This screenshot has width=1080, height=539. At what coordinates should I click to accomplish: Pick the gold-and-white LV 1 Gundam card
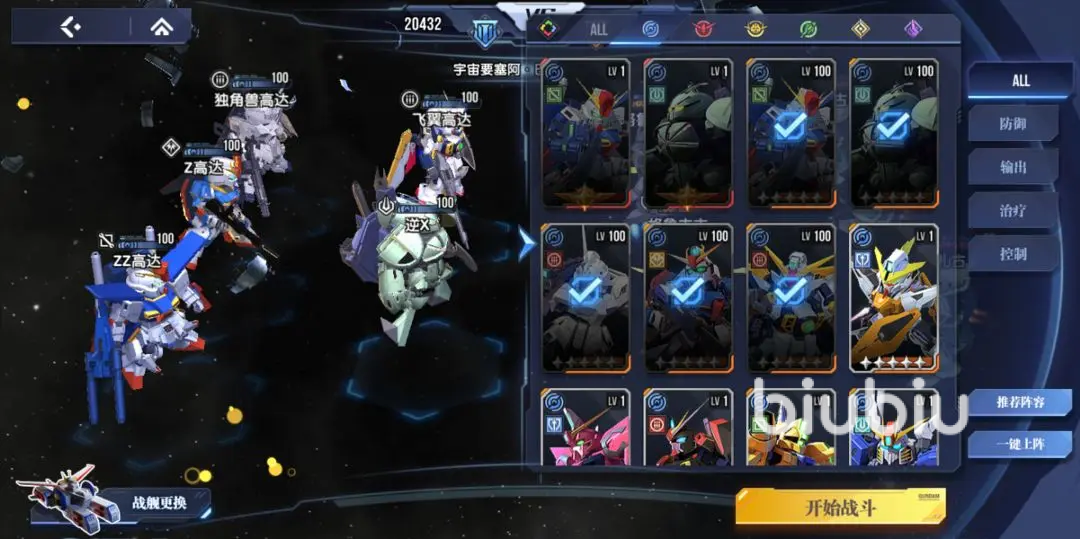(x=893, y=297)
